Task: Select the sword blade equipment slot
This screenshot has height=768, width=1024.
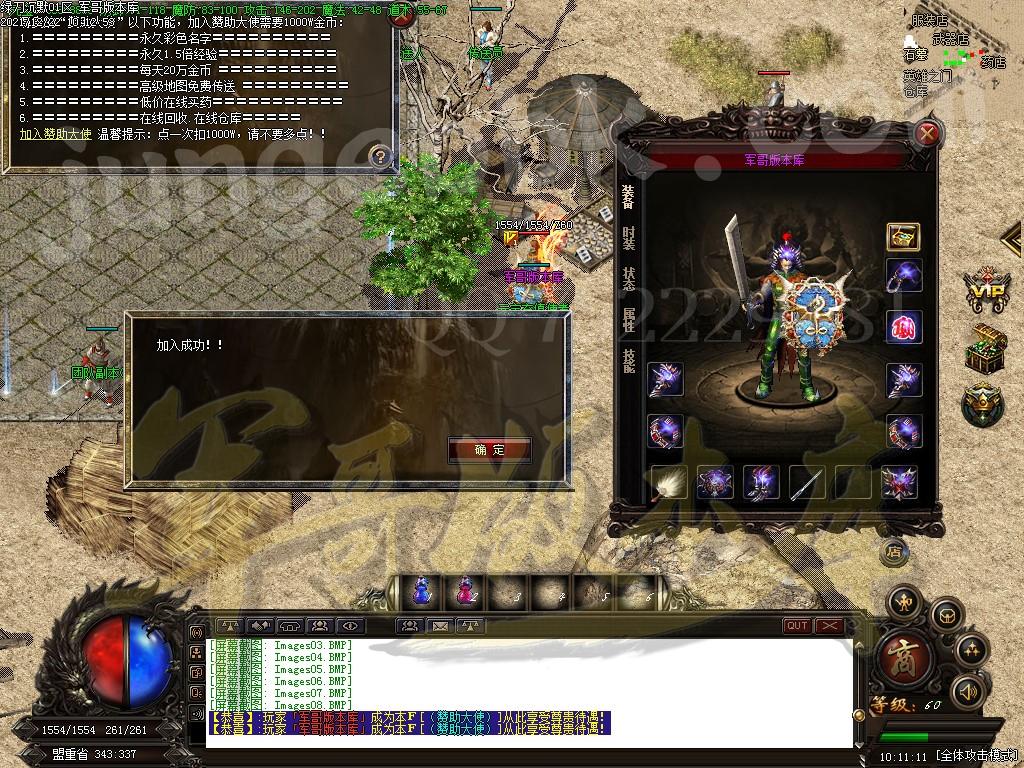Action: coord(807,483)
